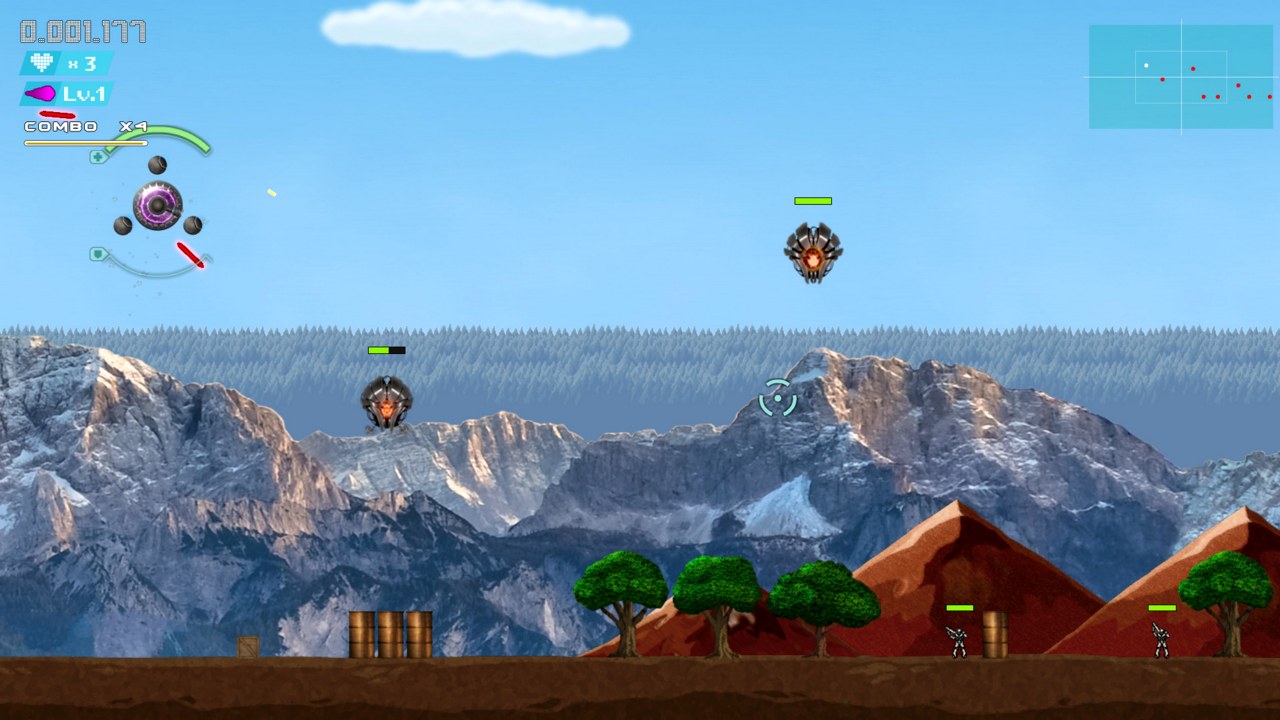Click the green health plus pickup icon
Screen dimensions: 1280x720
click(x=96, y=156)
